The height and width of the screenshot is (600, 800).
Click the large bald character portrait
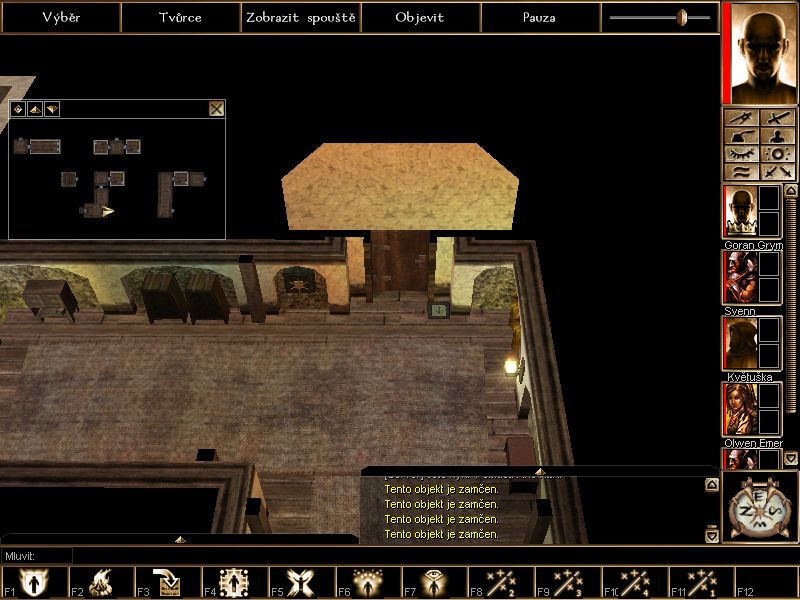pos(759,52)
